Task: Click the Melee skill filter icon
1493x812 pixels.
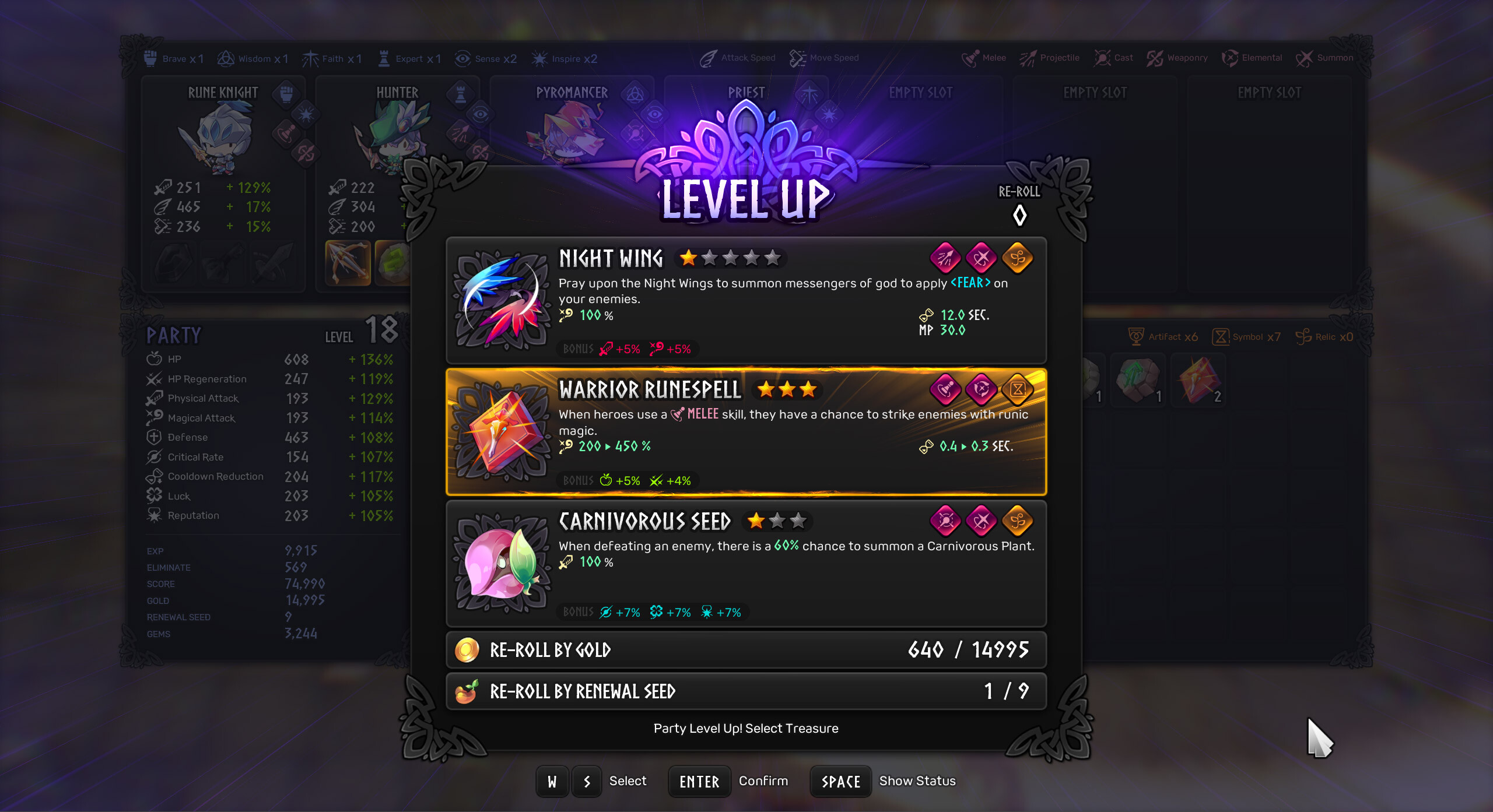Action: point(969,57)
